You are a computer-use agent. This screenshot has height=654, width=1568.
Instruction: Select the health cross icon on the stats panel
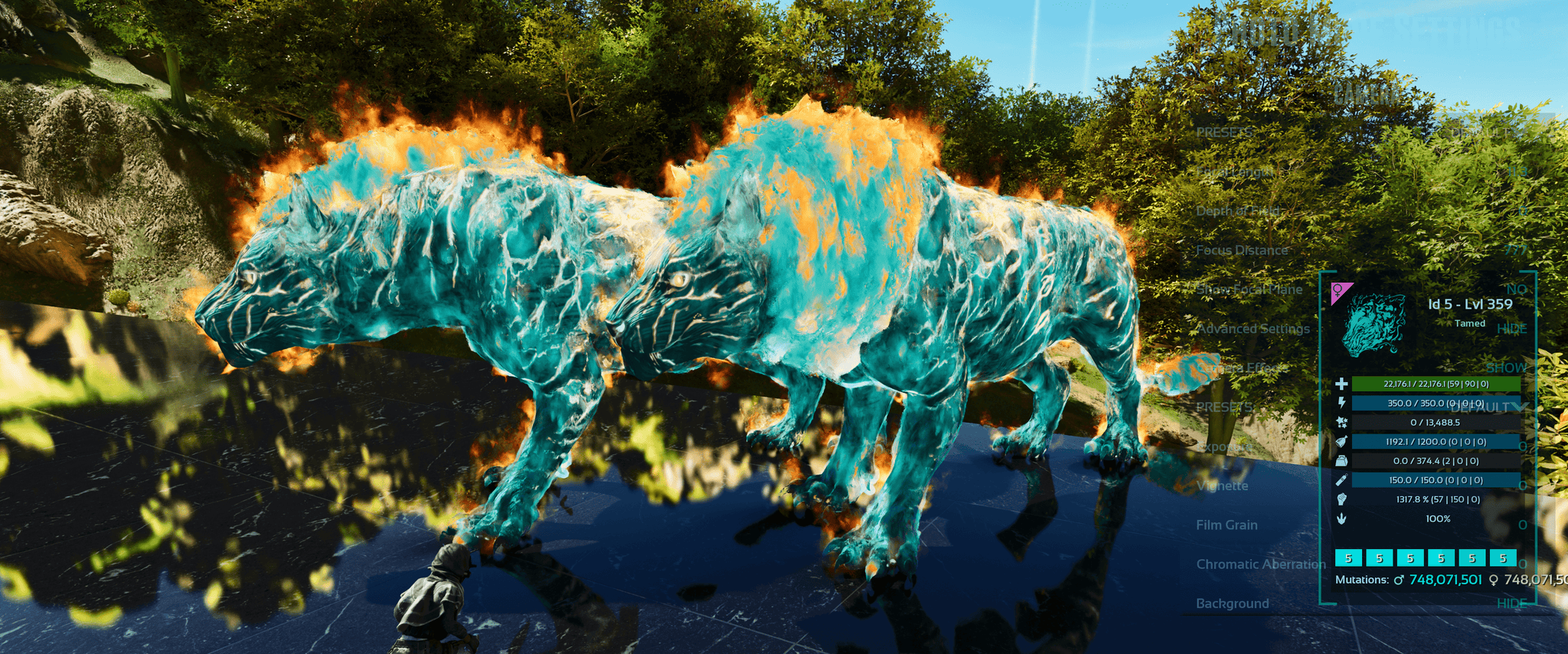tap(1342, 383)
